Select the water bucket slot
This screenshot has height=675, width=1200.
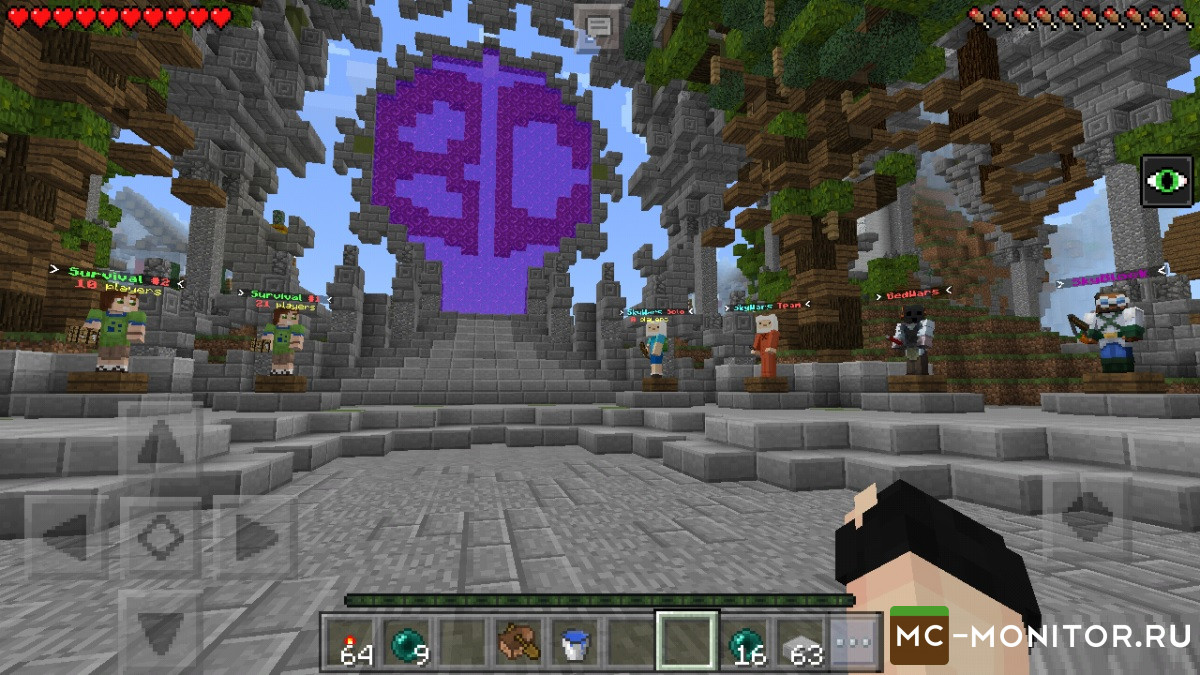[574, 640]
